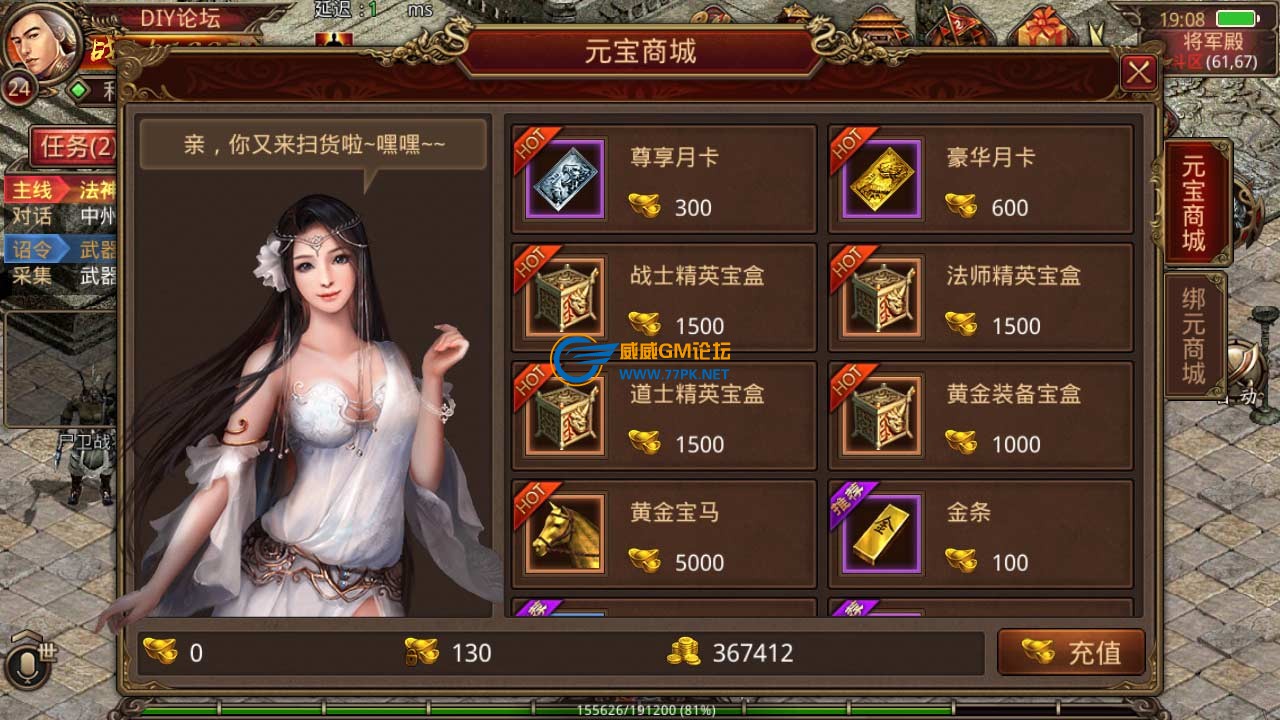Select the 法师精英宝盒 chest
The image size is (1280, 720).
[x=980, y=298]
